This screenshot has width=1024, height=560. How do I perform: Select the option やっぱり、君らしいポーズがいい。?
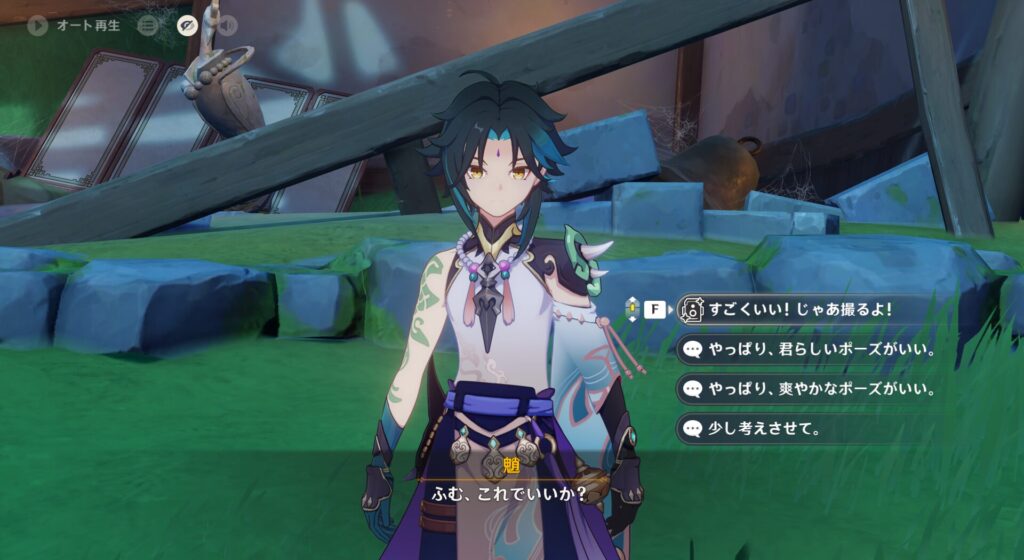tap(810, 349)
